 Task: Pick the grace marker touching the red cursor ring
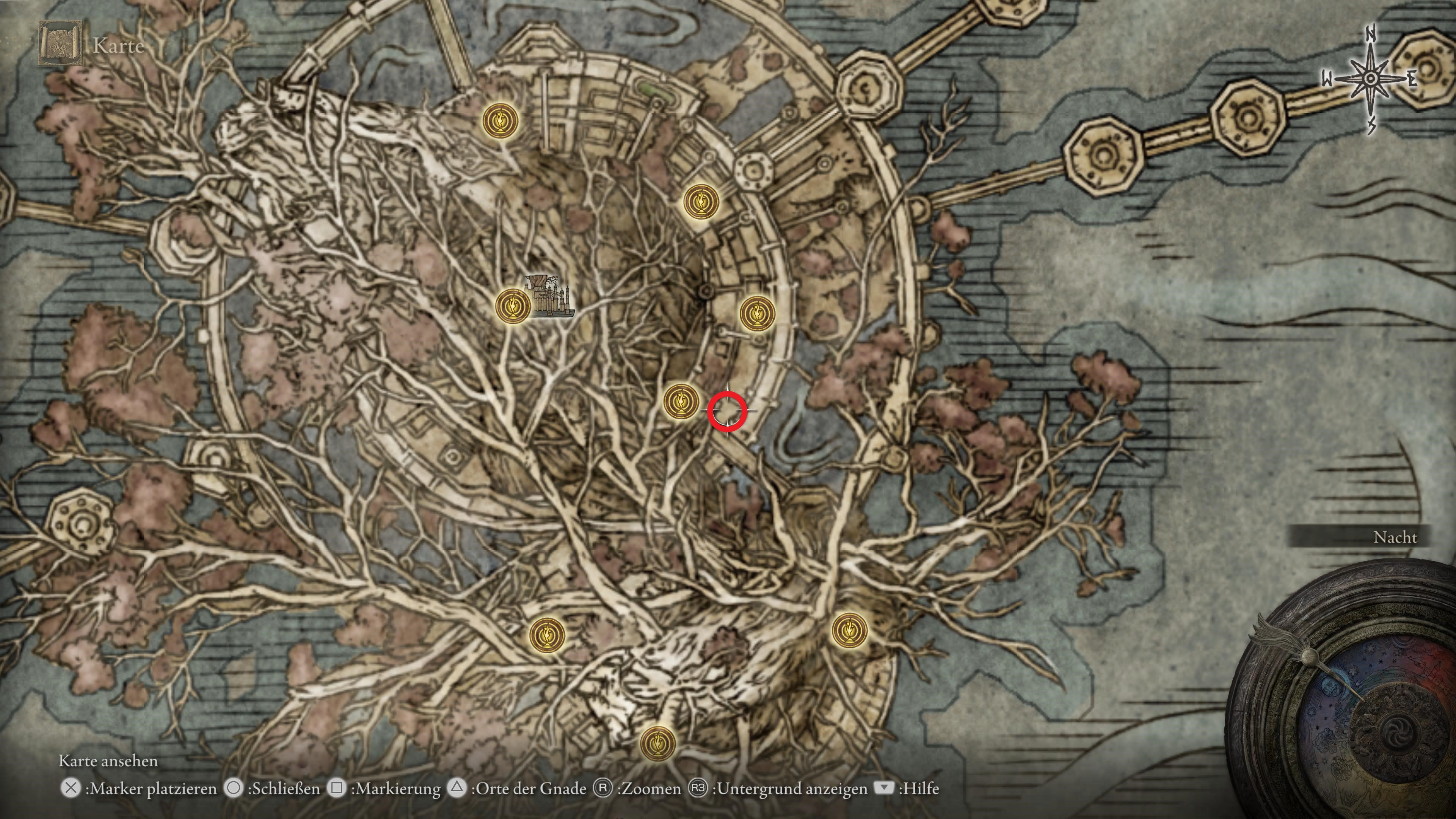click(681, 401)
